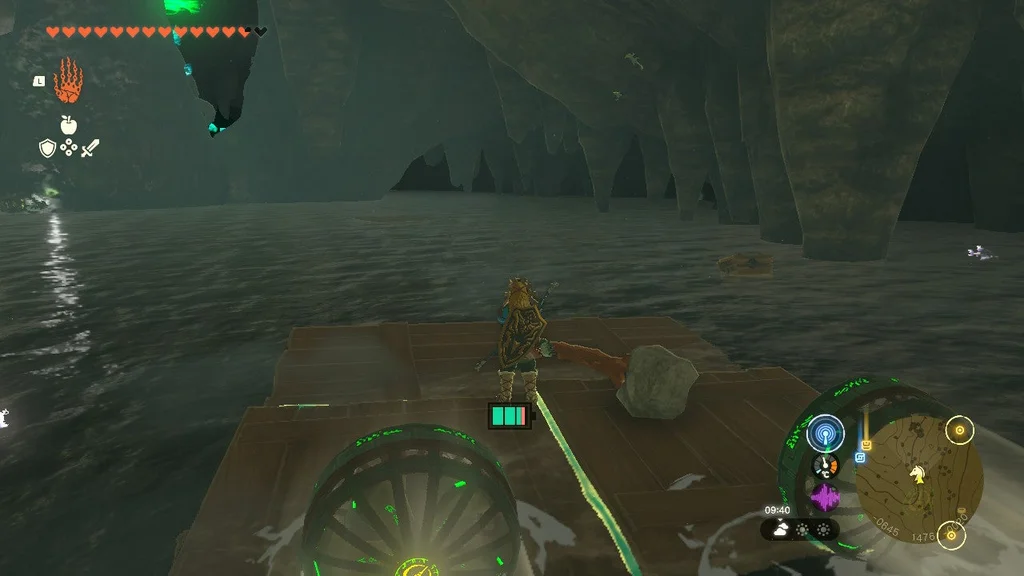Click the purple sound wave noise icon
The image size is (1024, 576).
tap(826, 497)
